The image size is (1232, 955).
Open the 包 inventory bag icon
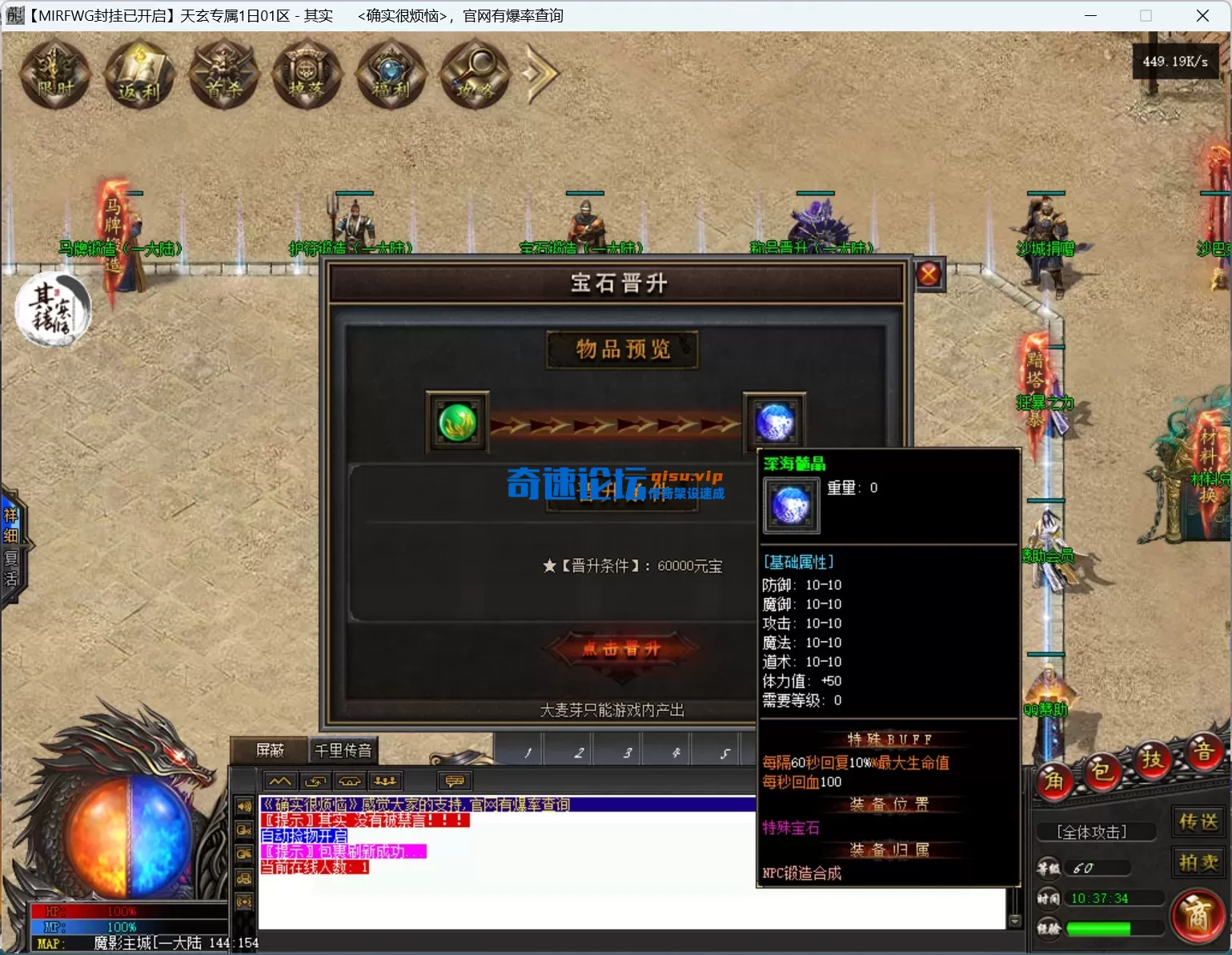click(1102, 772)
